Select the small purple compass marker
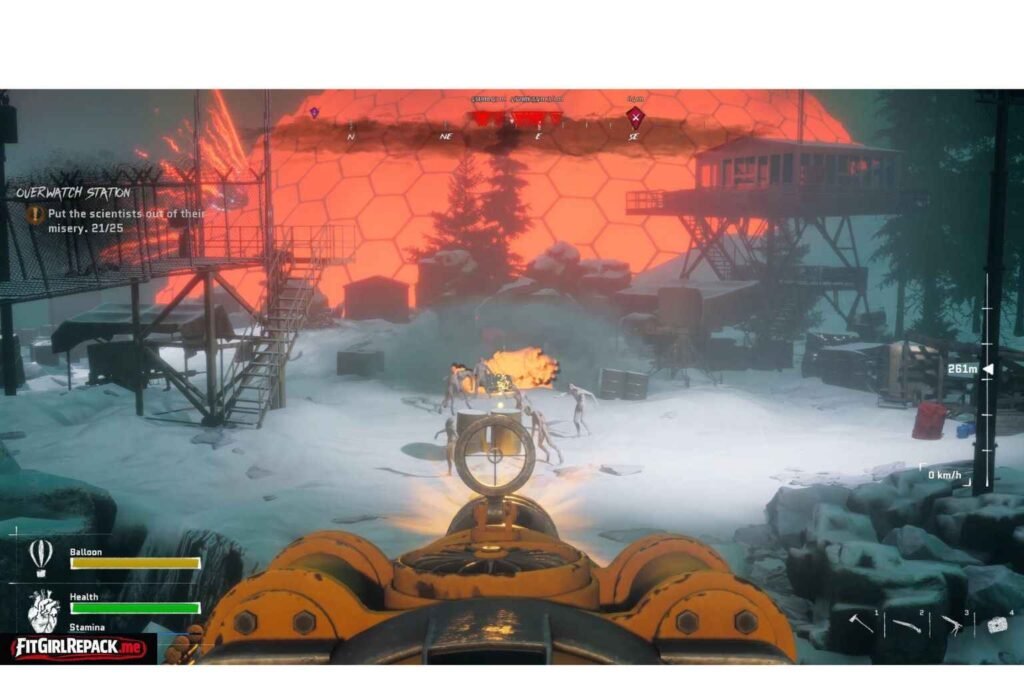Screen dimensions: 1024x683 [314, 113]
